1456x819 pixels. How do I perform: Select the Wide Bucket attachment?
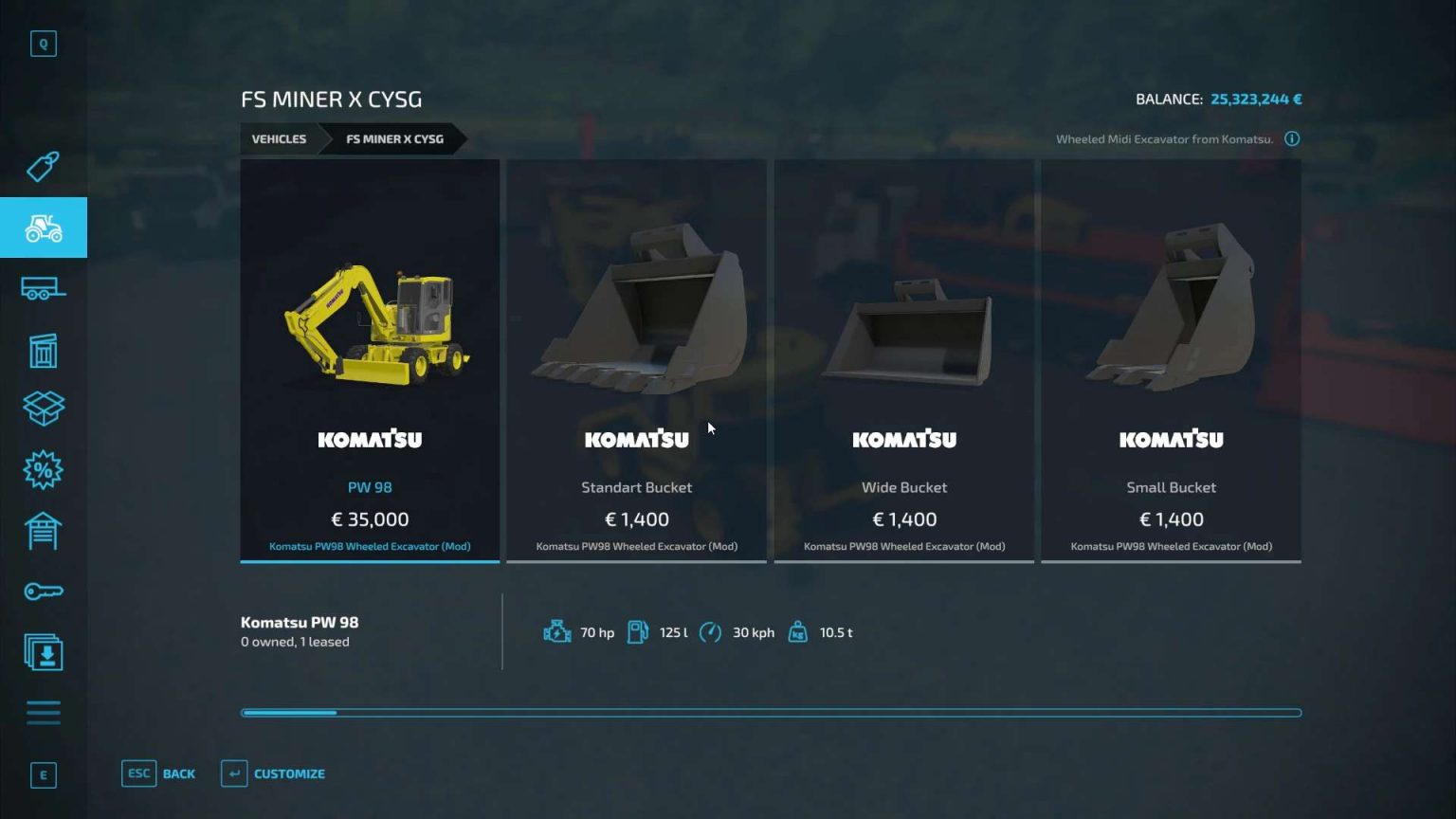(x=903, y=360)
